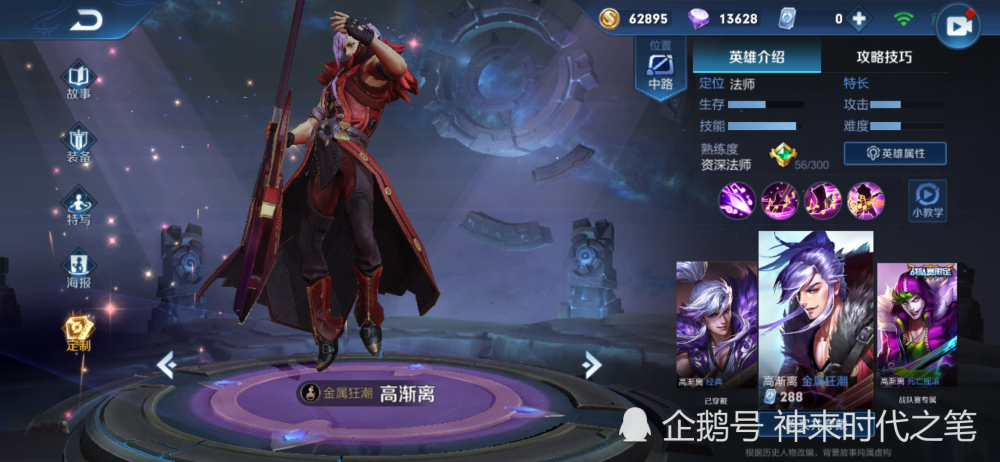Screen dimensions: 1000x462
Task: Open the 海报 poster view
Action: 79,267
